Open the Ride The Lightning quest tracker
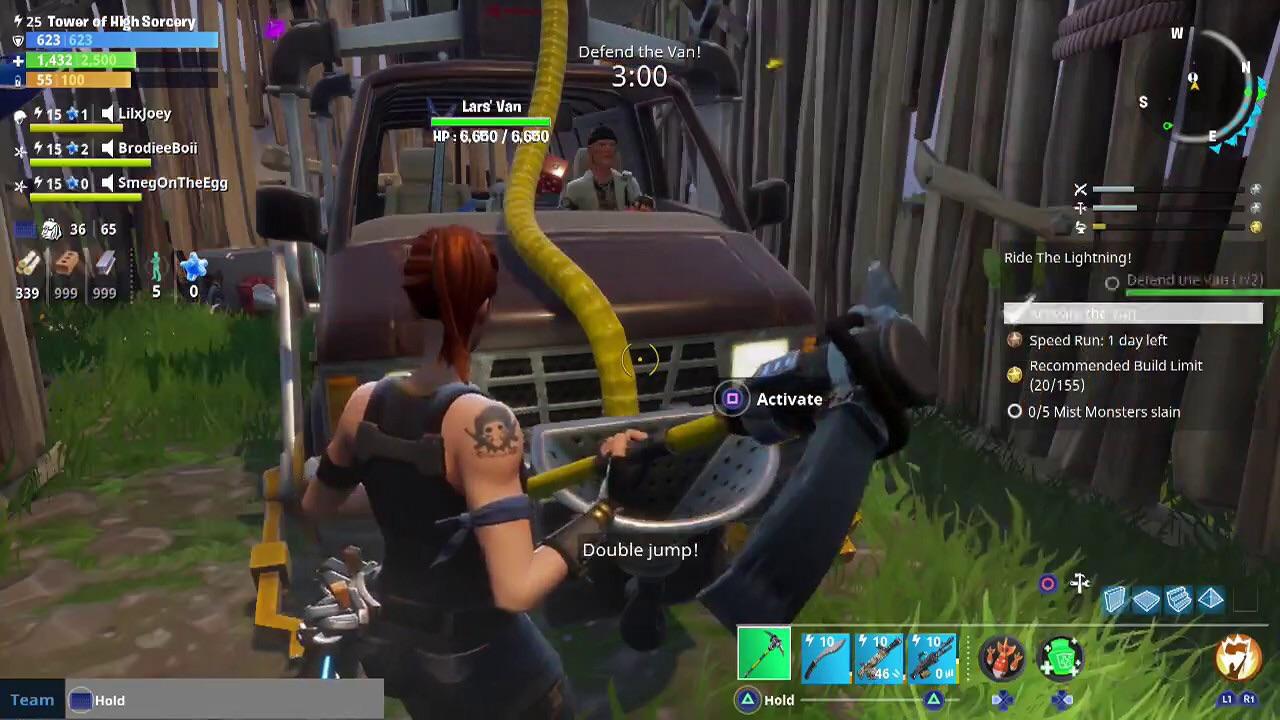This screenshot has height=720, width=1280. (x=1067, y=257)
